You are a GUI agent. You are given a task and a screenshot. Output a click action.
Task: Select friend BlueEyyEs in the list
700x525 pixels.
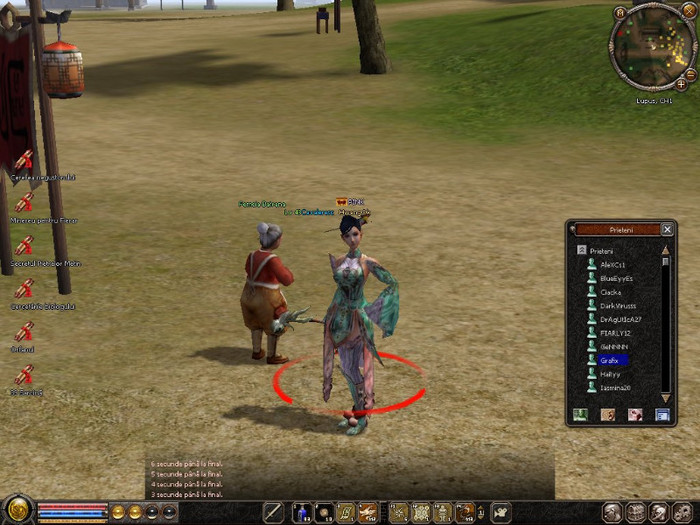coord(616,278)
